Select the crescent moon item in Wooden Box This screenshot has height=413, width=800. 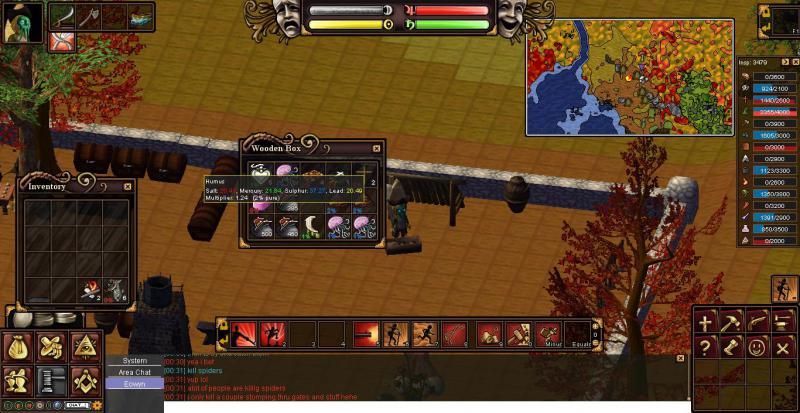coord(314,226)
